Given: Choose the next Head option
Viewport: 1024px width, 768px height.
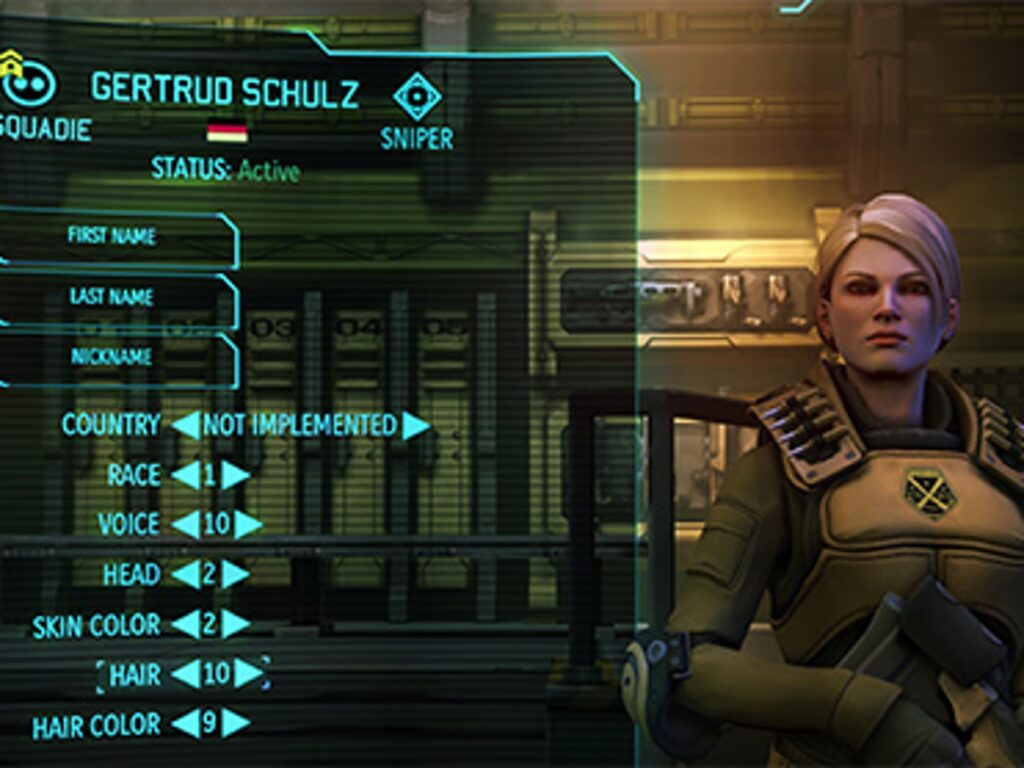Looking at the screenshot, I should [236, 574].
